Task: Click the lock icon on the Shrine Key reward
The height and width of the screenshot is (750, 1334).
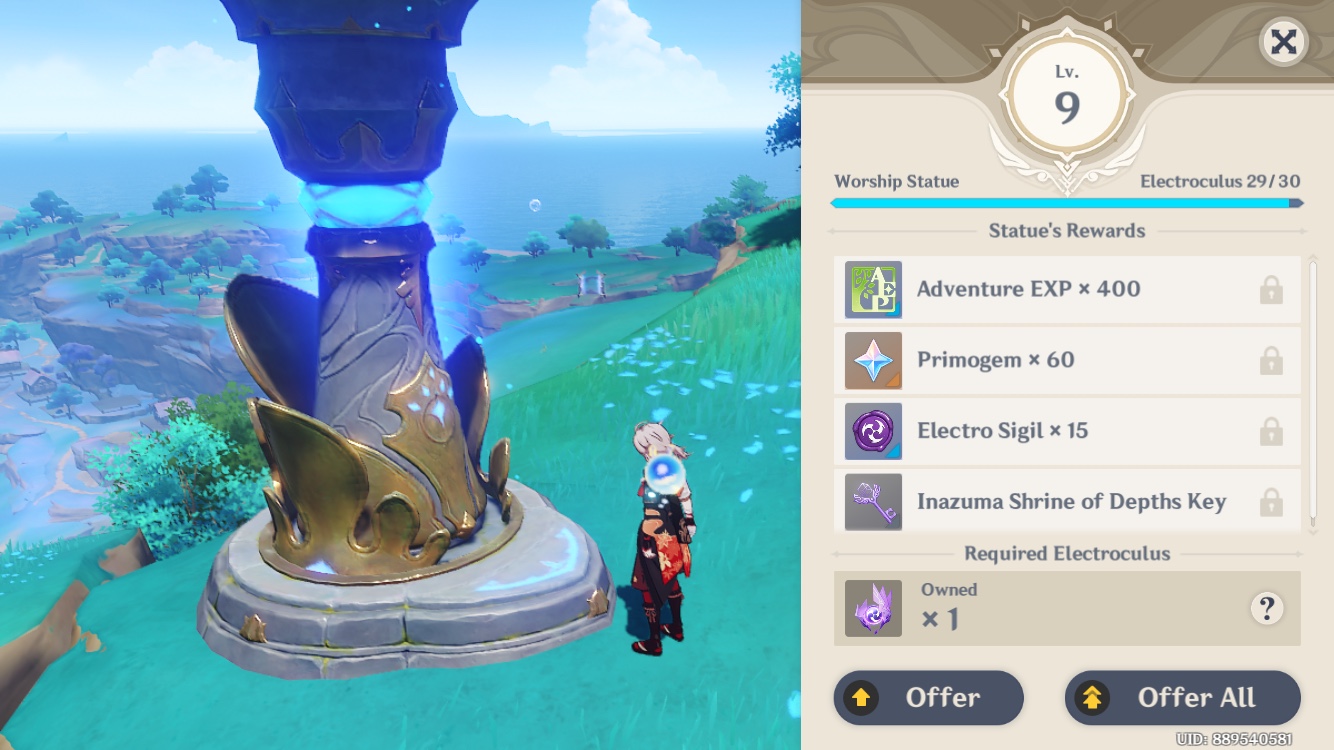Action: point(1271,502)
